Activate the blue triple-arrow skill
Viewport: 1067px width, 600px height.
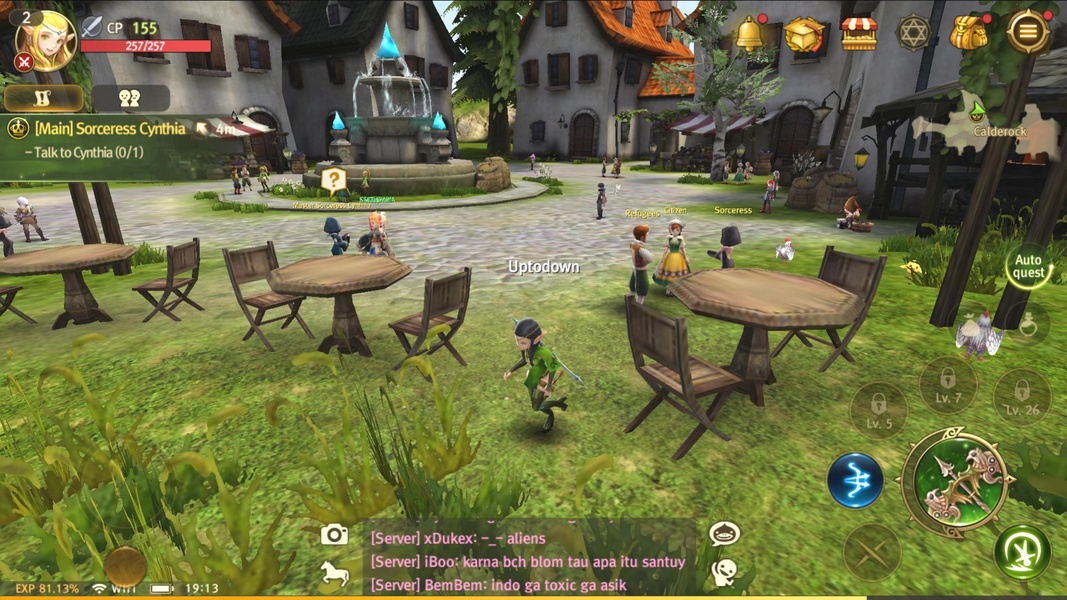coord(855,480)
